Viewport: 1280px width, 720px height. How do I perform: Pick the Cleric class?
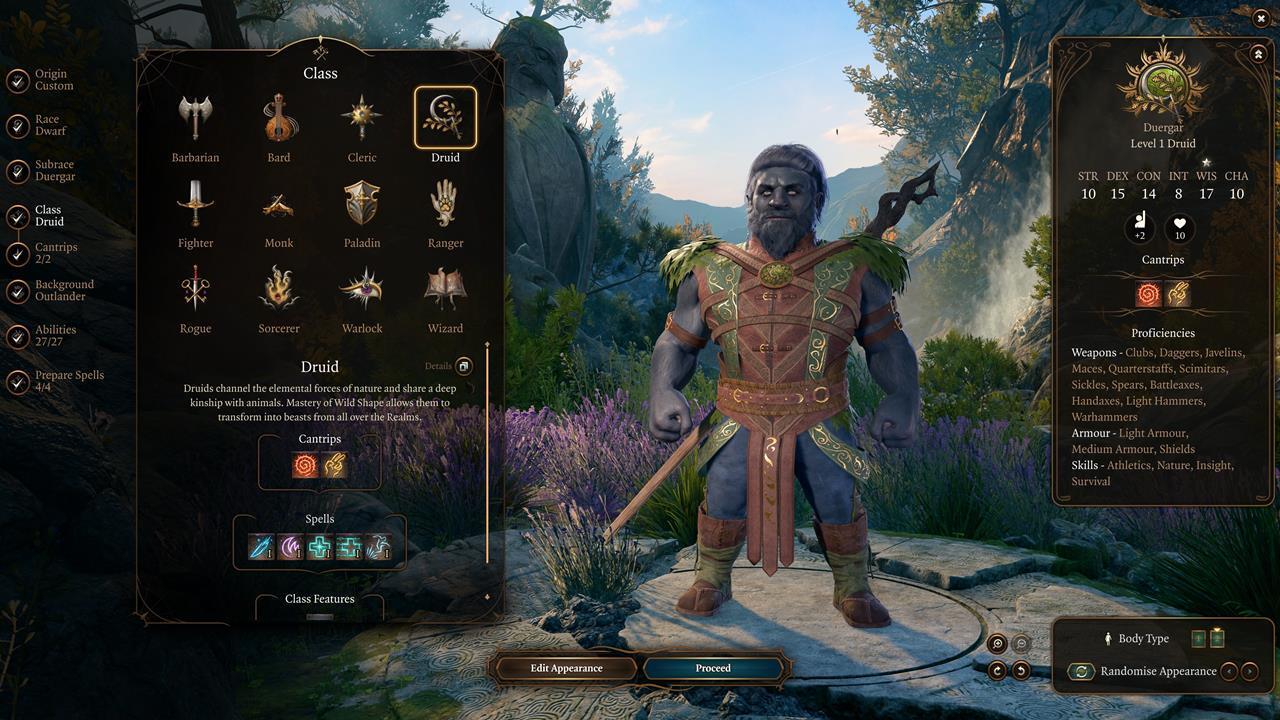pyautogui.click(x=362, y=119)
